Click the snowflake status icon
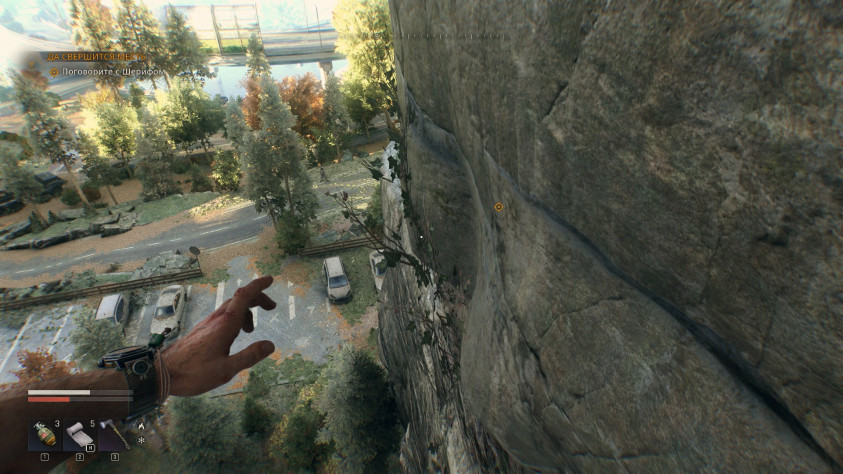Image resolution: width=843 pixels, height=474 pixels. [x=141, y=439]
